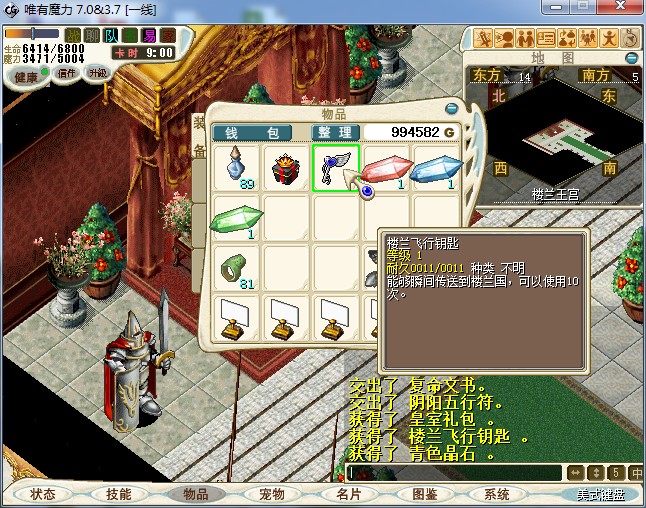646x508 pixels.
Task: Collapse the 地图 minimap panel
Action: pos(631,59)
